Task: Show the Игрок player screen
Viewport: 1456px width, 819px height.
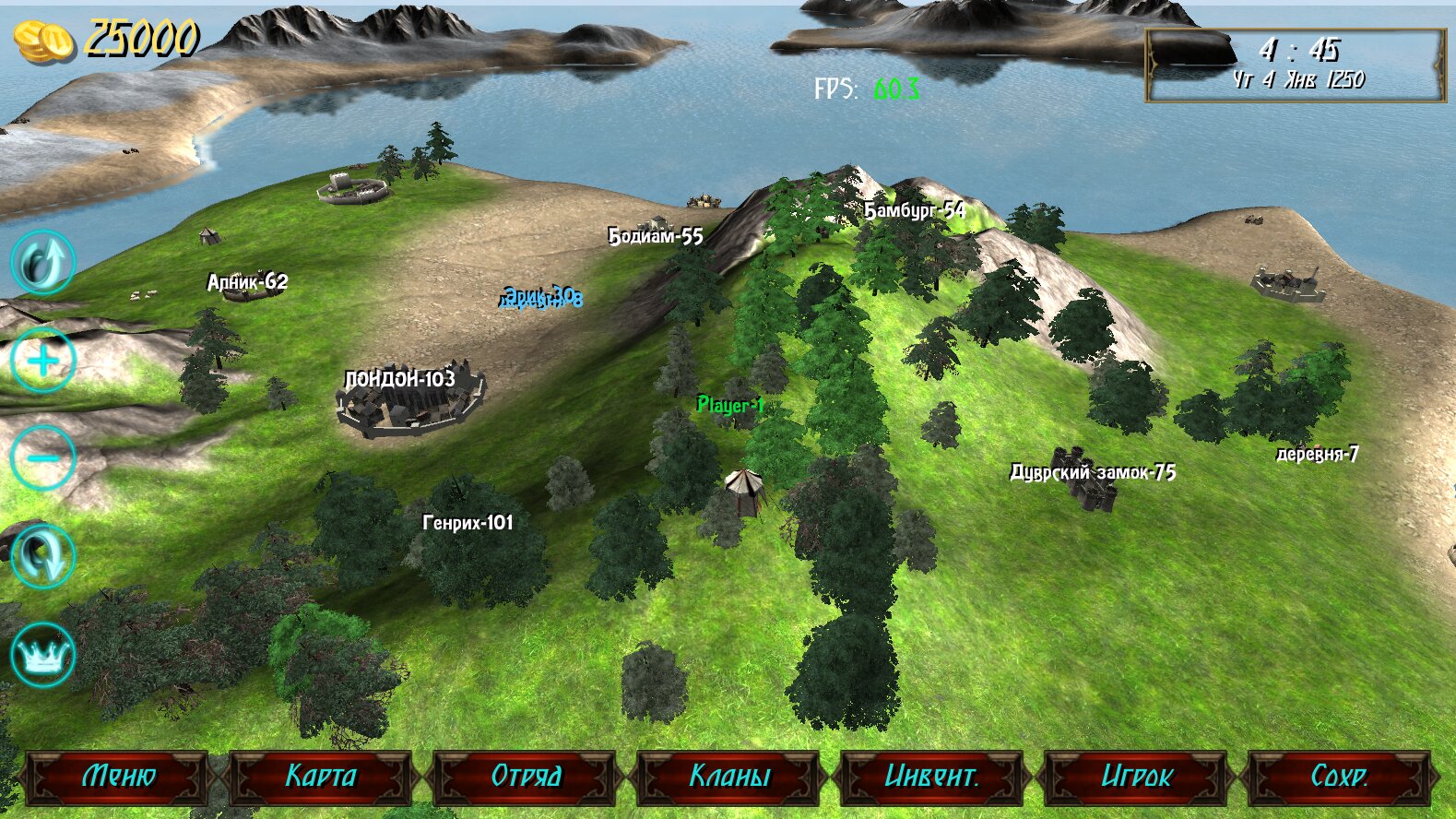Action: [x=1135, y=777]
